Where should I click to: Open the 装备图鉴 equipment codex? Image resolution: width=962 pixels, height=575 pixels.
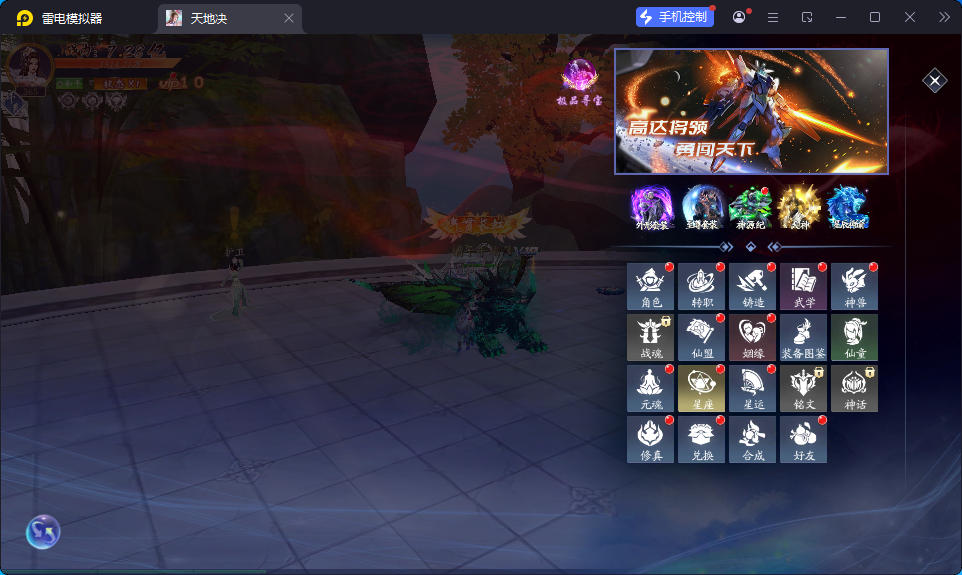point(804,337)
